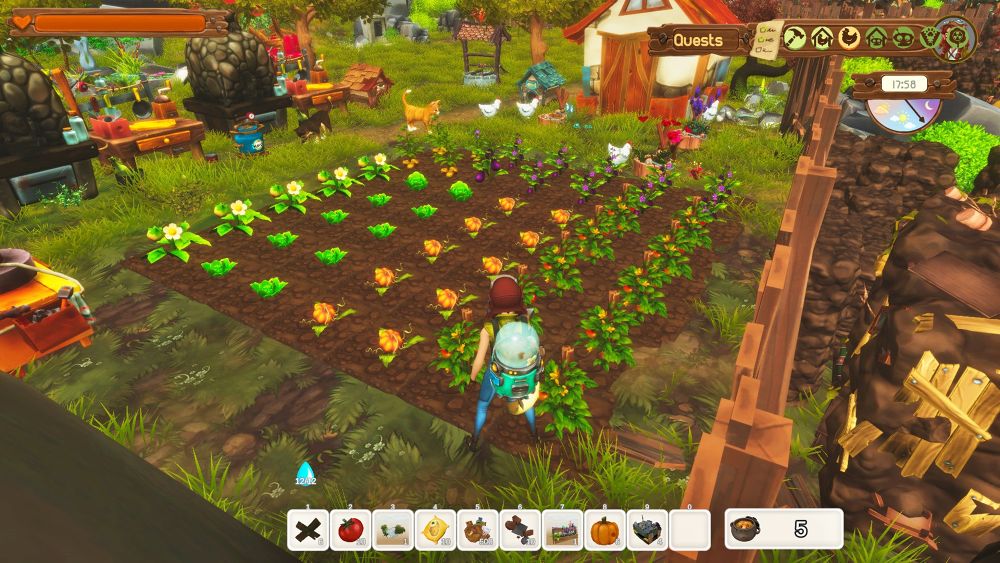Open the character portrait
The image size is (1000, 563).
(958, 38)
